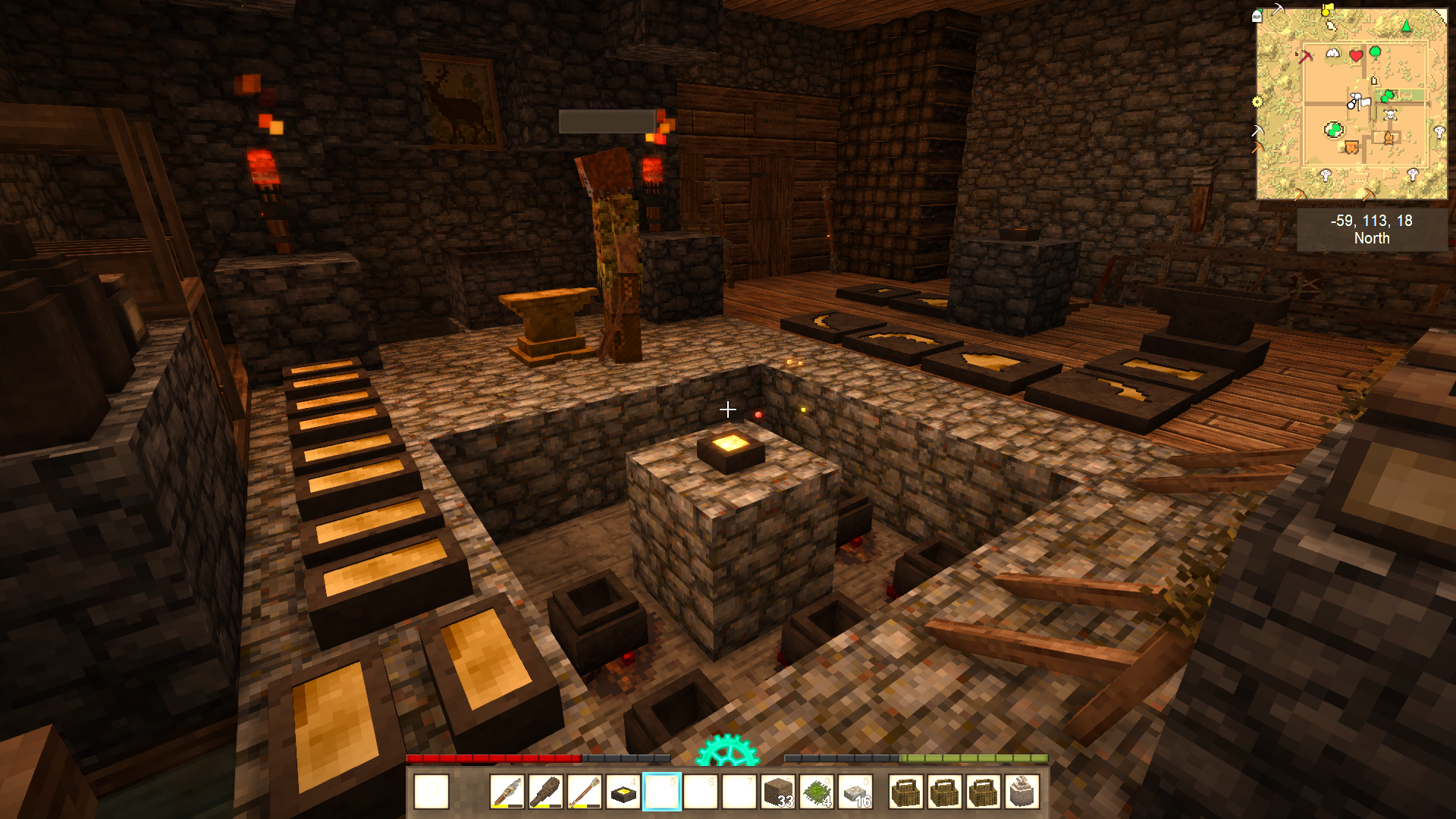Select the molten metal crucible slot
The height and width of the screenshot is (819, 1456).
[623, 792]
